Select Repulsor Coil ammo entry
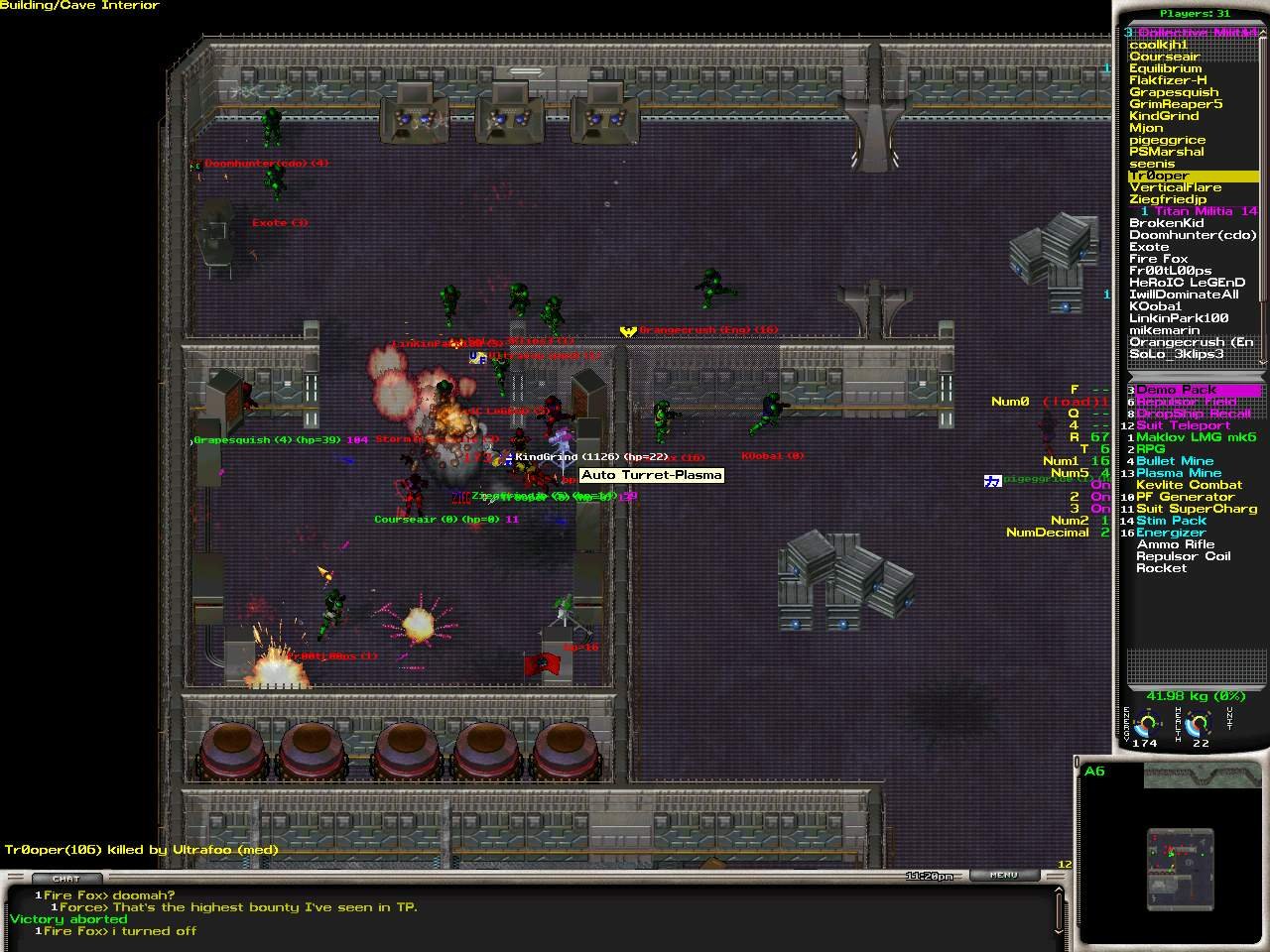This screenshot has width=1270, height=952. [1183, 556]
